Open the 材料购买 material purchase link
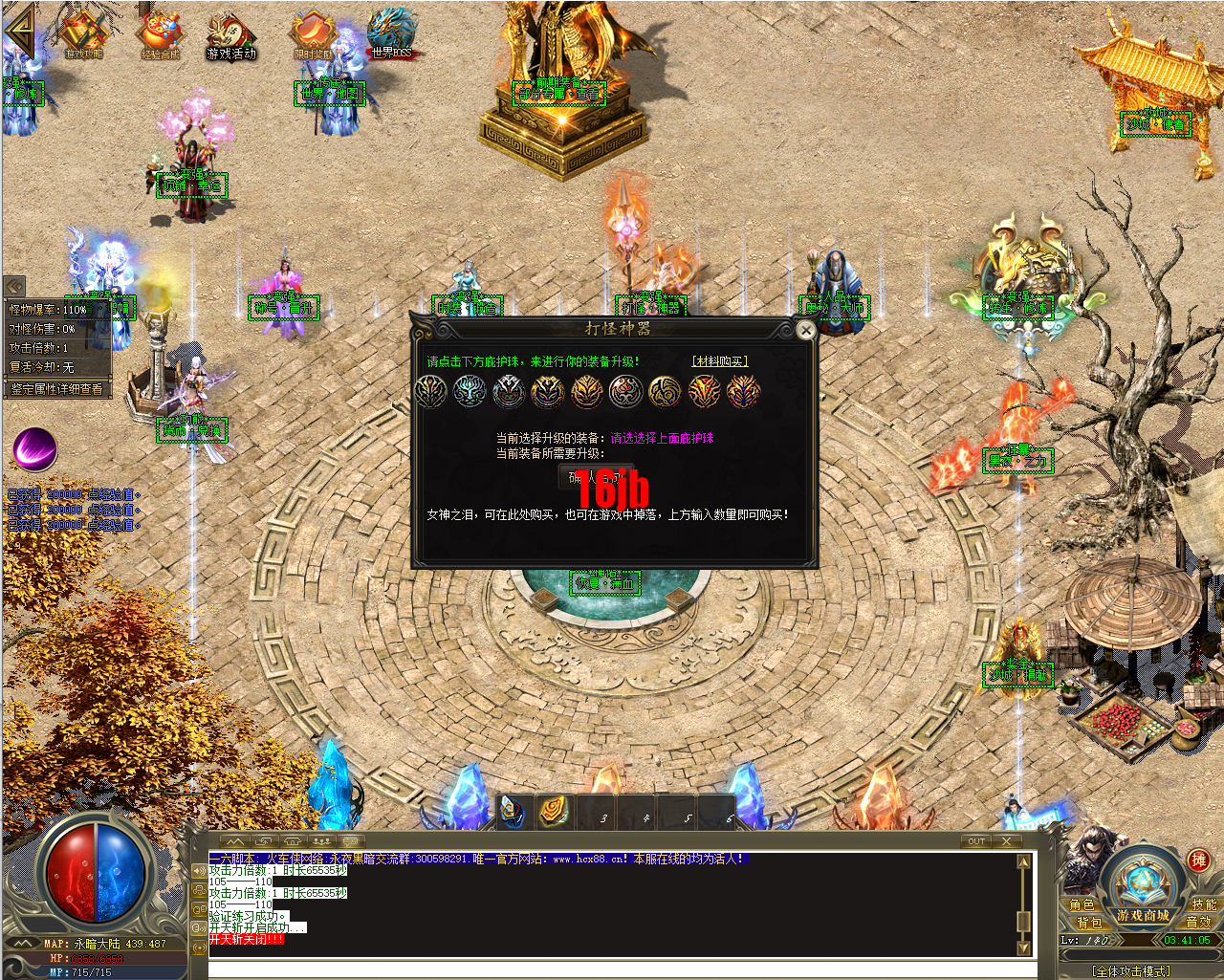Viewport: 1224px width, 980px height. [x=719, y=361]
